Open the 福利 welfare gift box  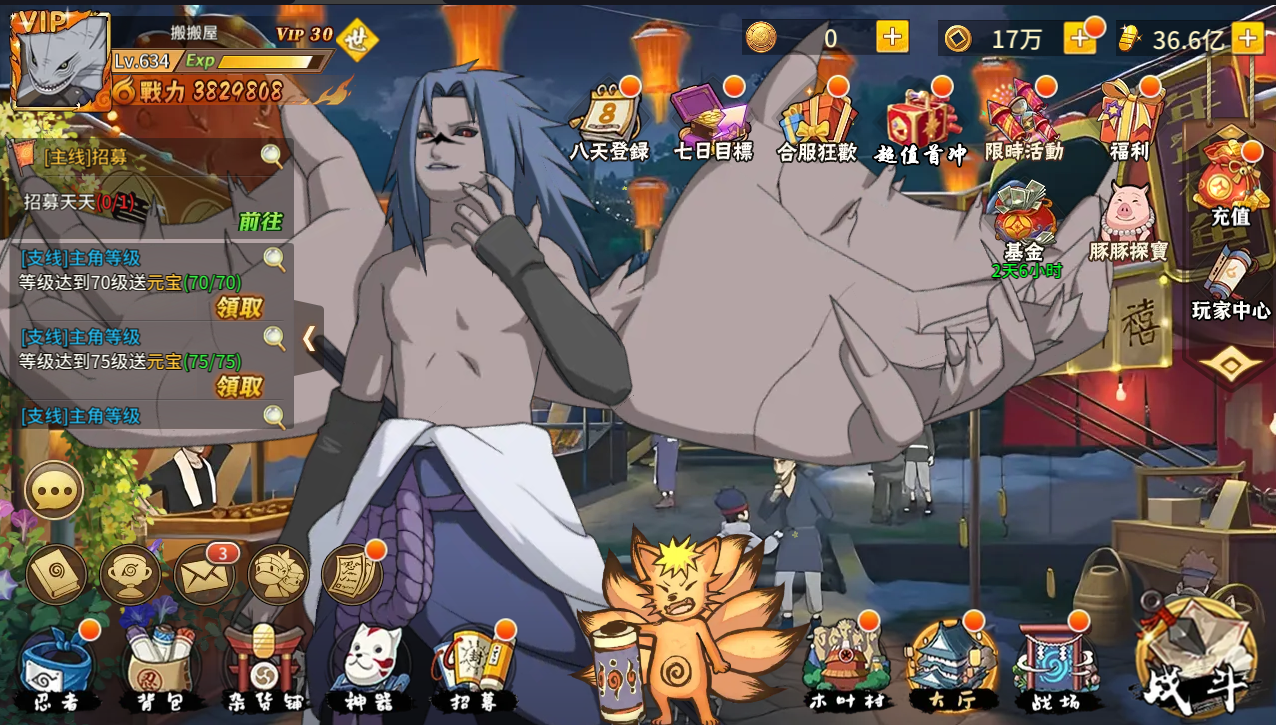click(1129, 120)
